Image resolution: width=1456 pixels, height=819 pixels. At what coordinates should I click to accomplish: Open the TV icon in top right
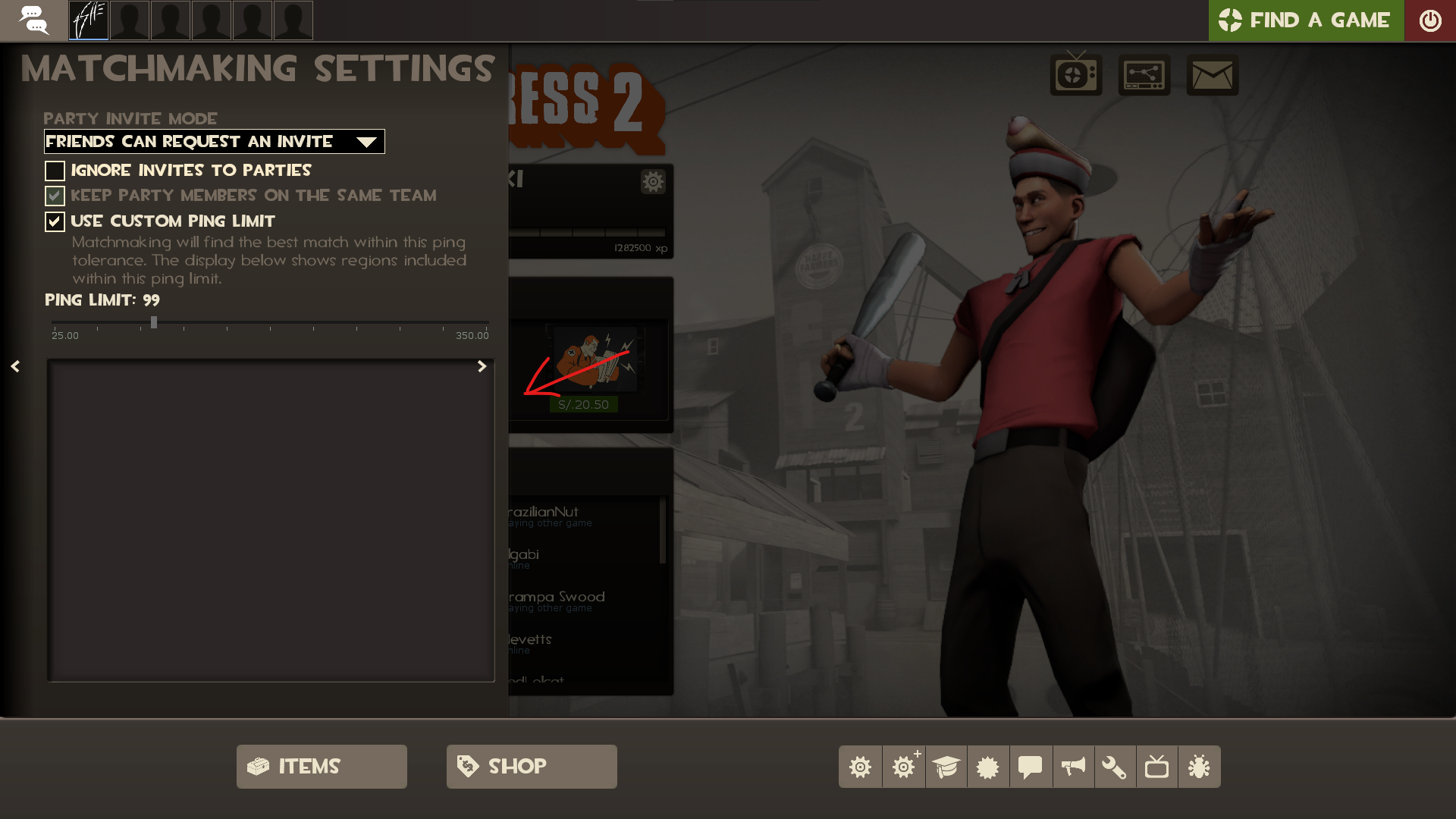[1076, 75]
